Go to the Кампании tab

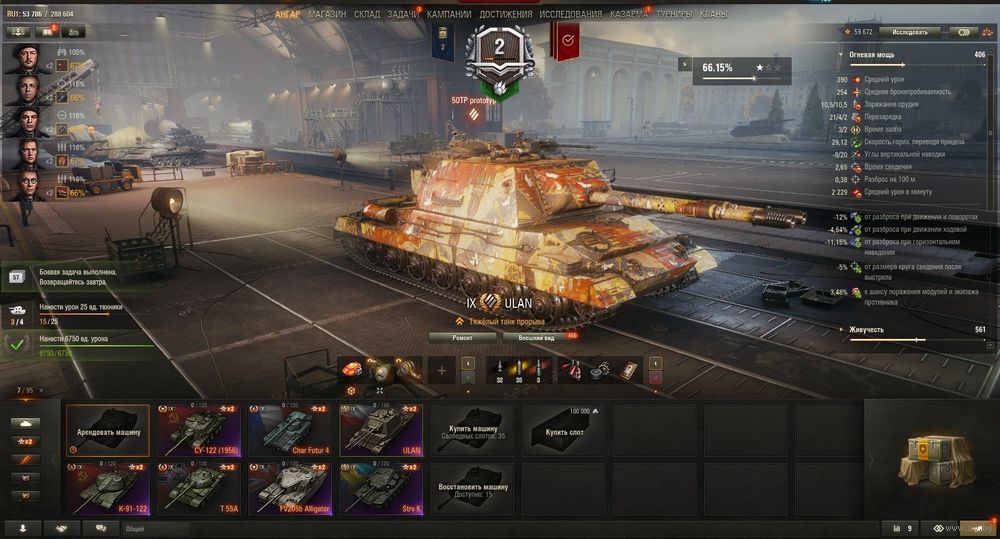tap(449, 15)
